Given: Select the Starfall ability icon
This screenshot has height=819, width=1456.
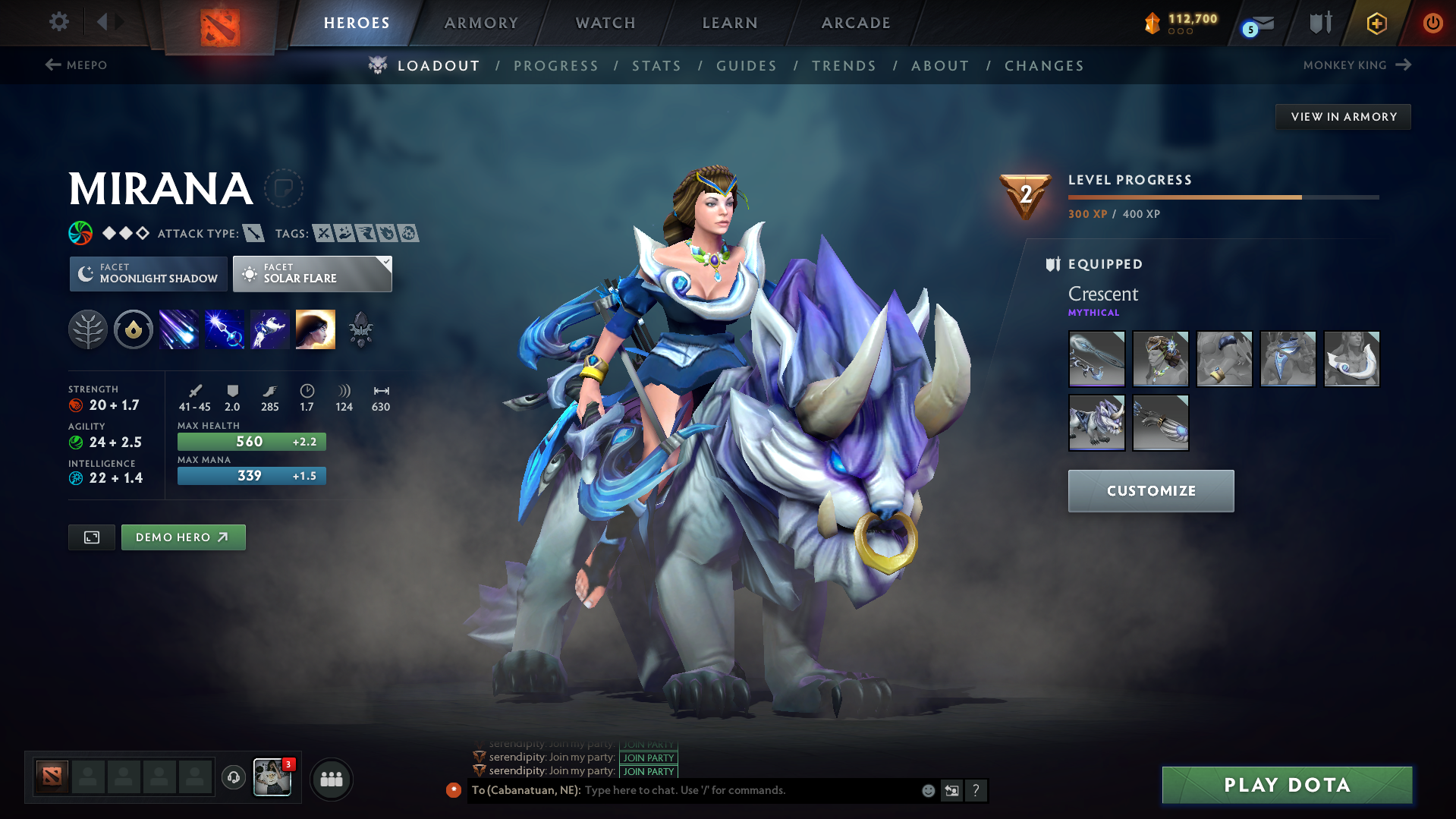Looking at the screenshot, I should coord(179,329).
